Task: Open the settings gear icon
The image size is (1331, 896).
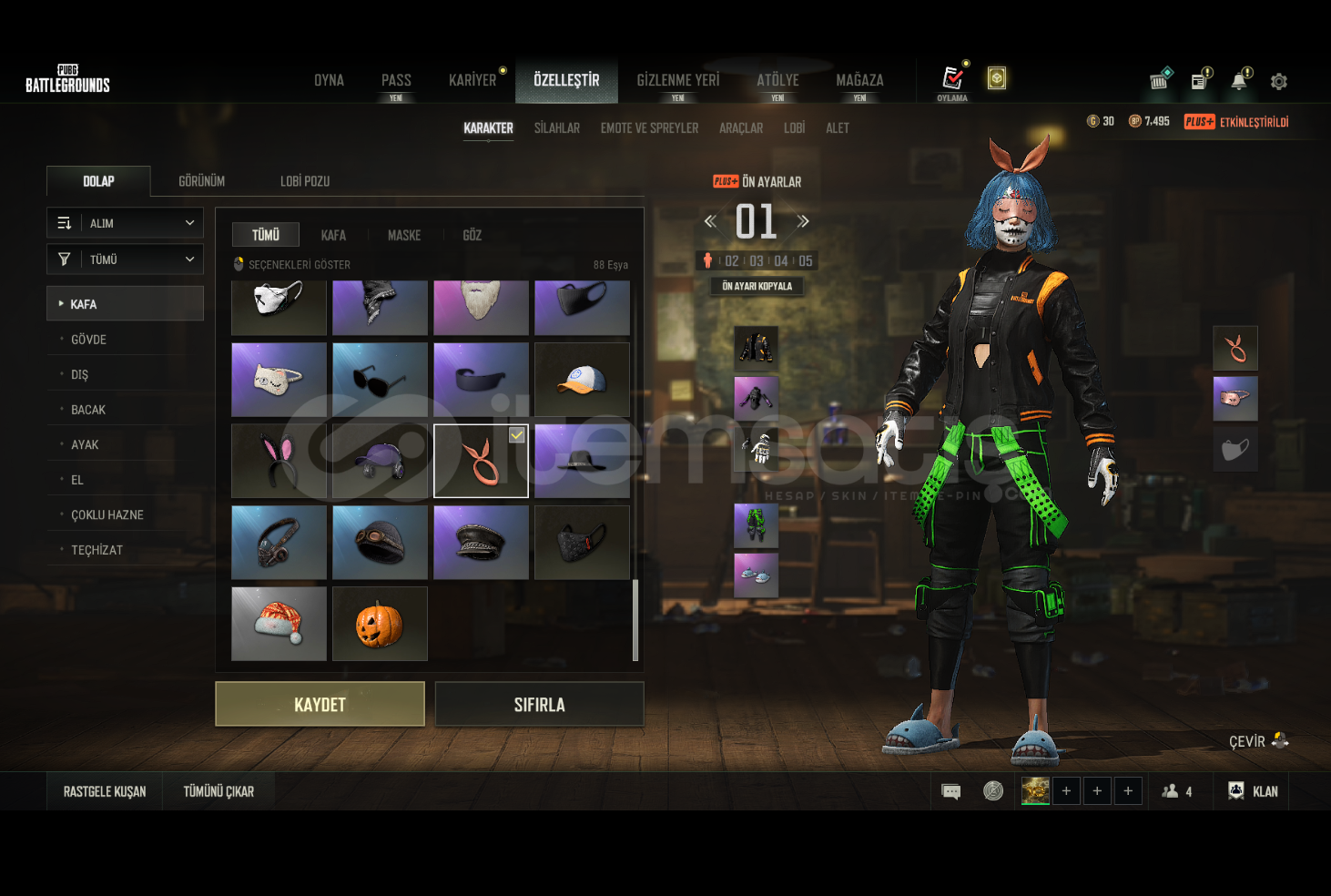Action: pyautogui.click(x=1279, y=82)
